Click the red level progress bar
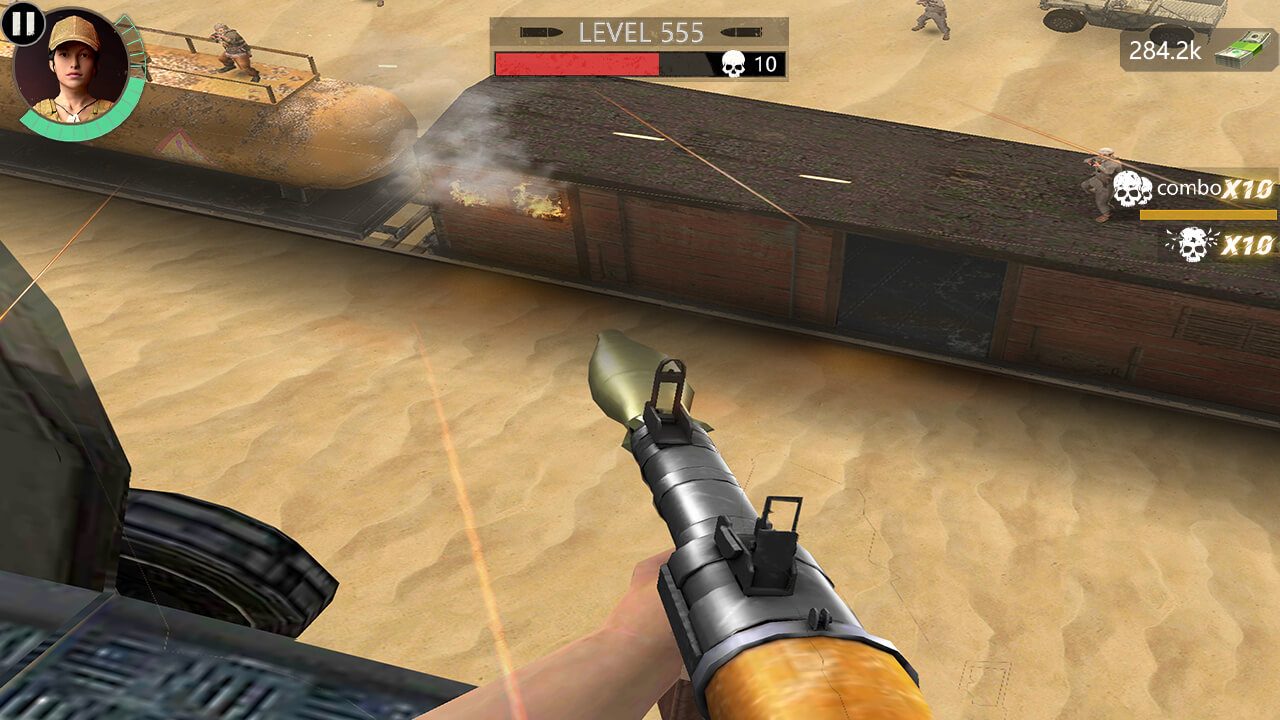This screenshot has height=720, width=1280. point(578,64)
